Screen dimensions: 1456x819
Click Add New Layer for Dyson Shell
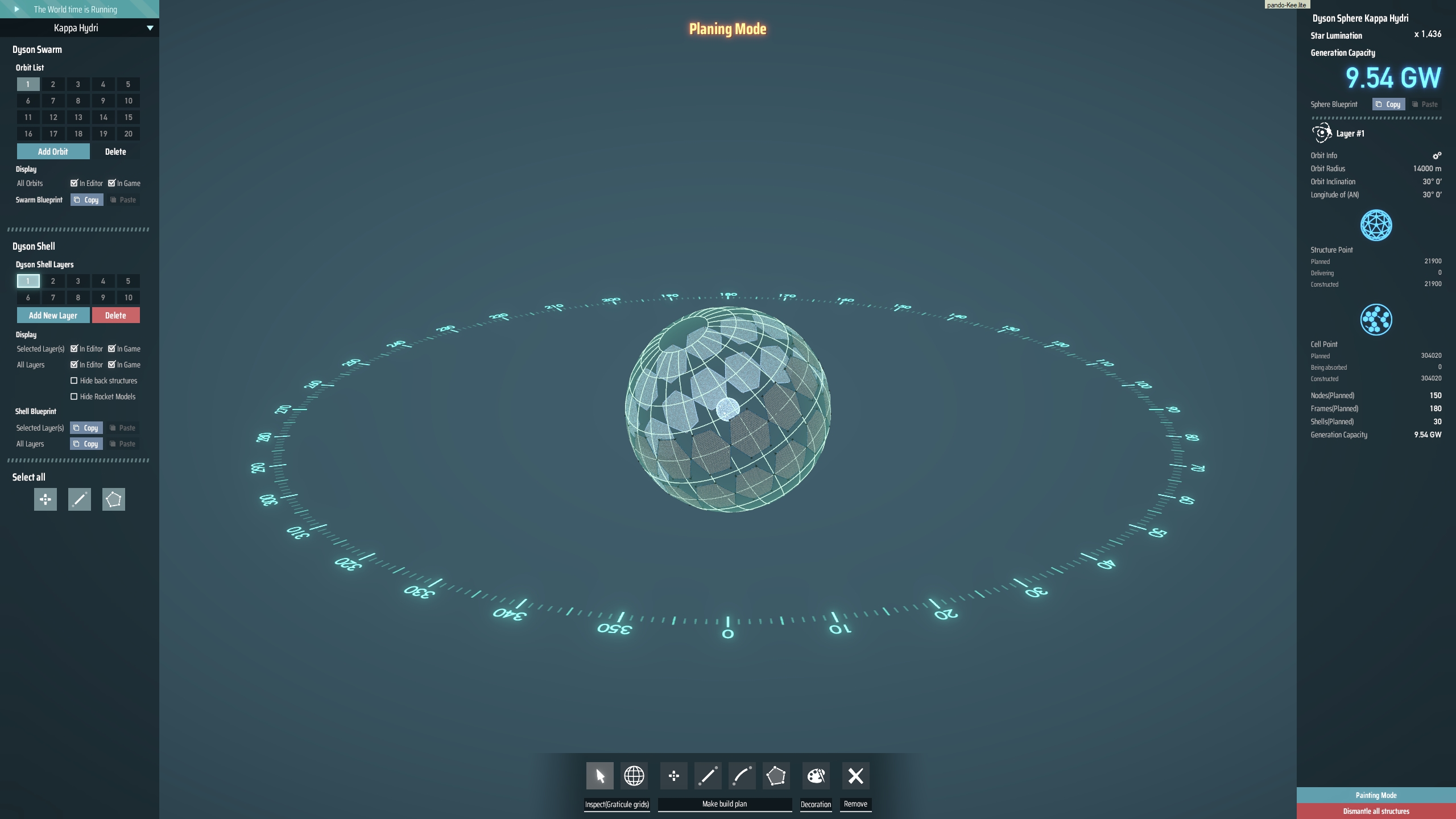click(x=53, y=315)
